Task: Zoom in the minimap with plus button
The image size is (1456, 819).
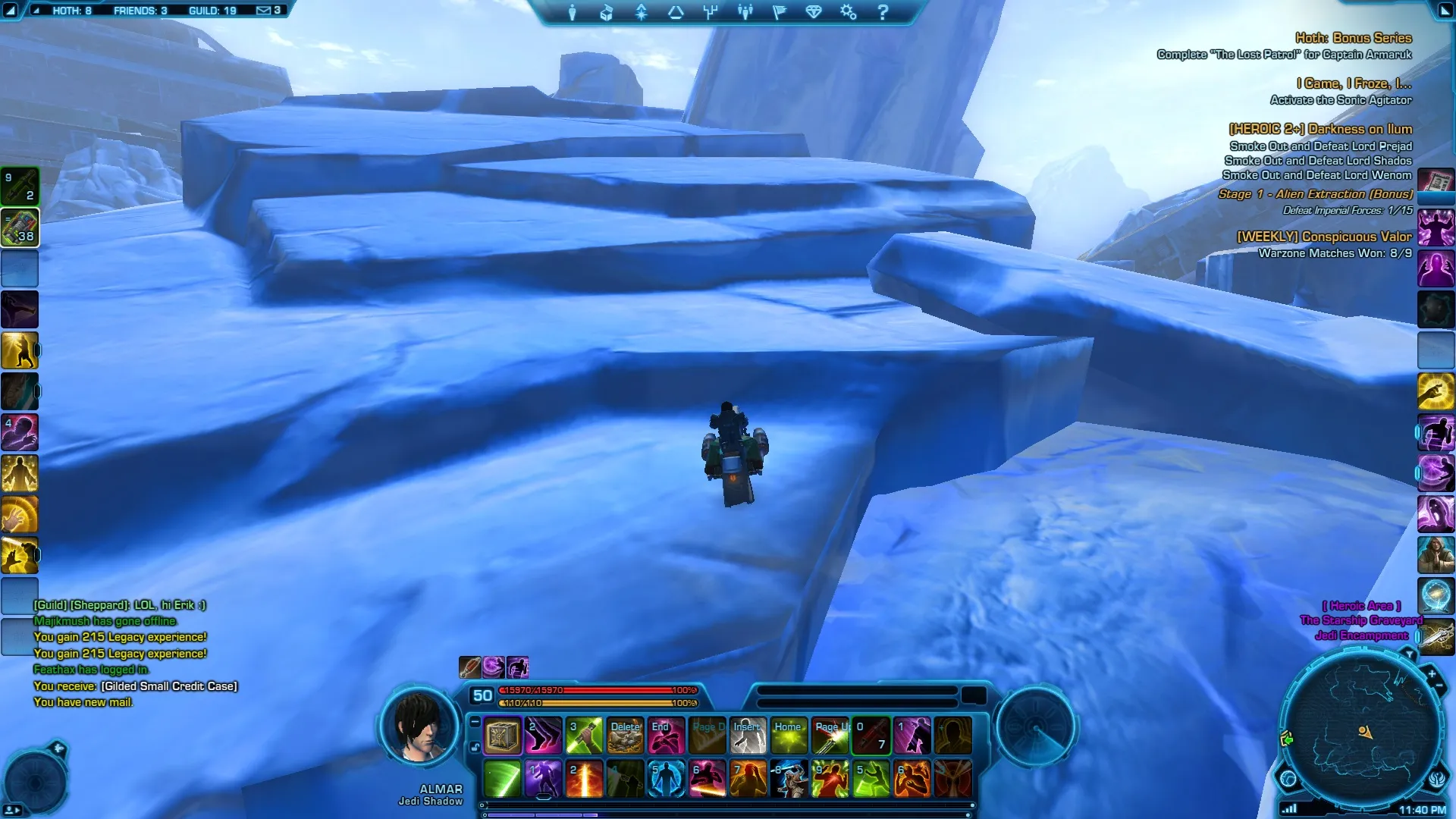Action: click(x=1431, y=673)
